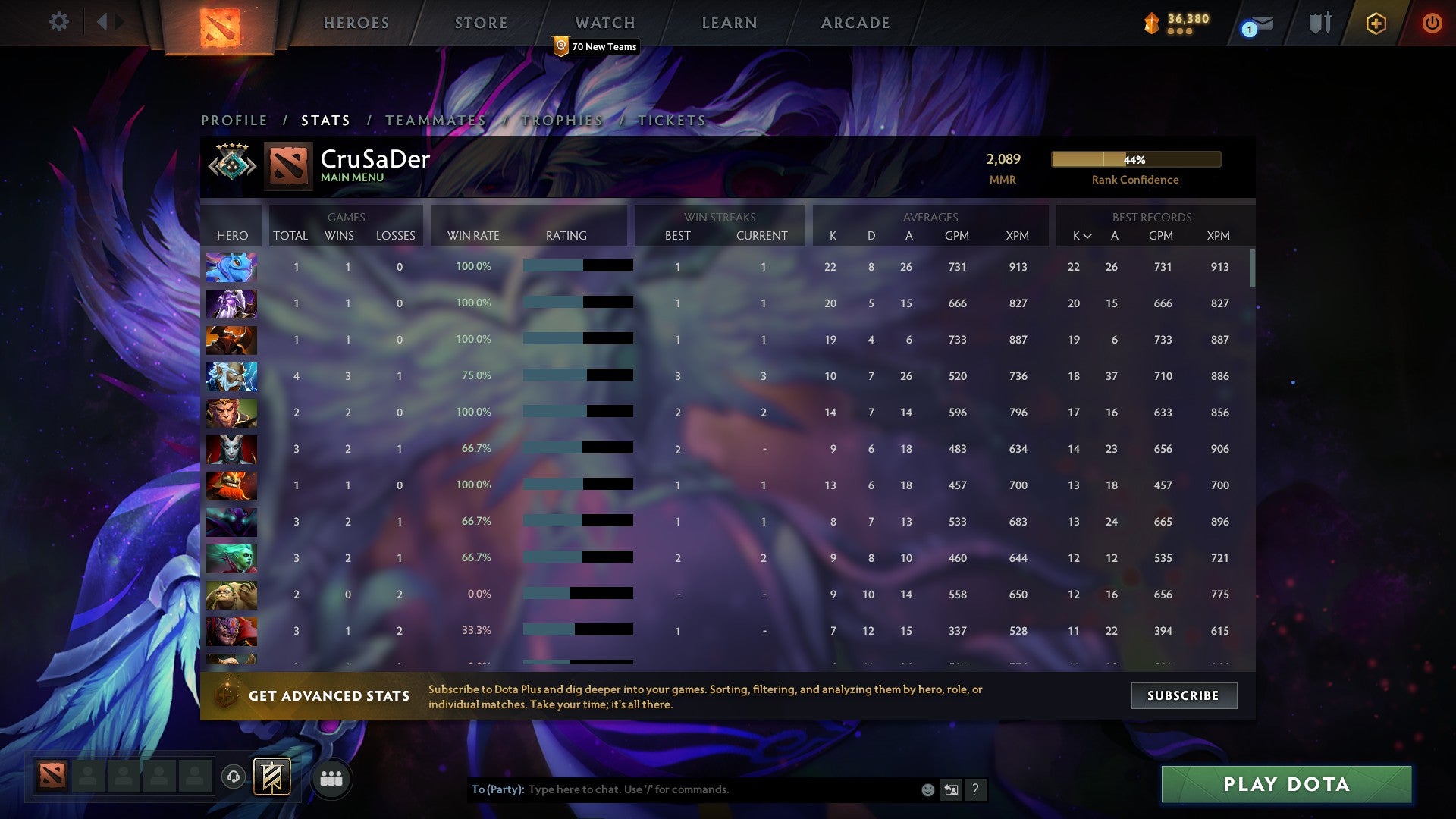This screenshot has height=819, width=1456.
Task: Open Dota Plus via the gold hexagon icon
Action: coord(1376,23)
